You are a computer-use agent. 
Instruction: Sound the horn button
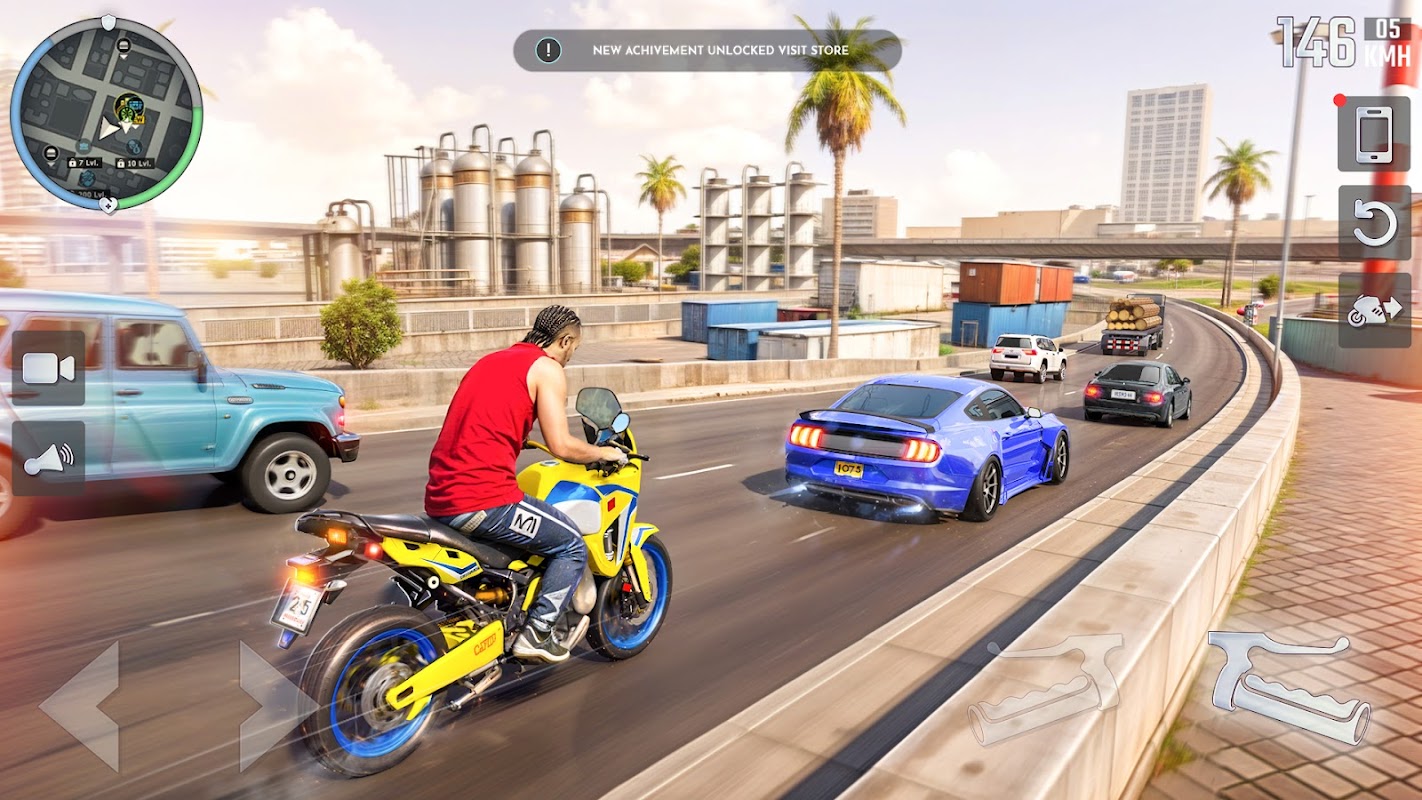[x=48, y=458]
